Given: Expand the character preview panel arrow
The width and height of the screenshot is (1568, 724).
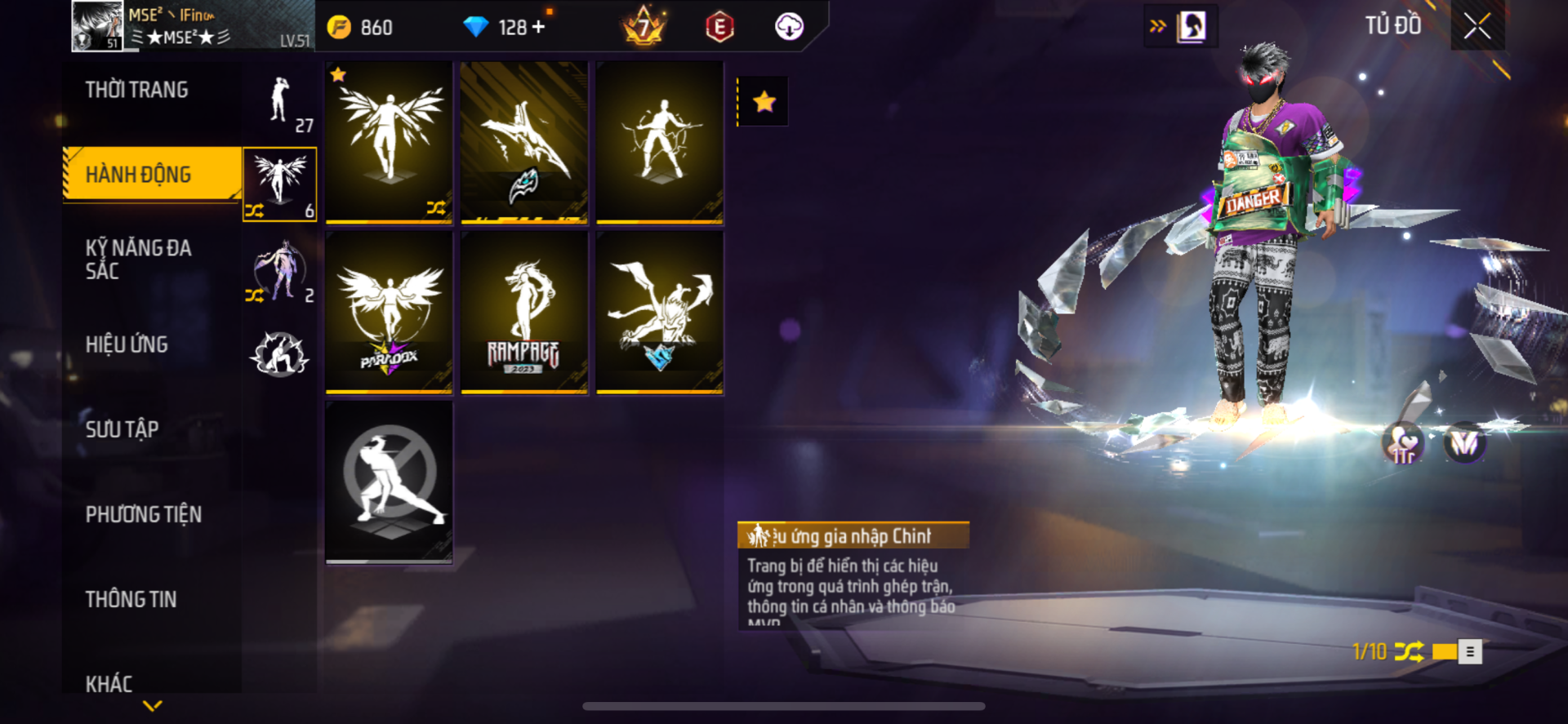Looking at the screenshot, I should tap(1157, 26).
